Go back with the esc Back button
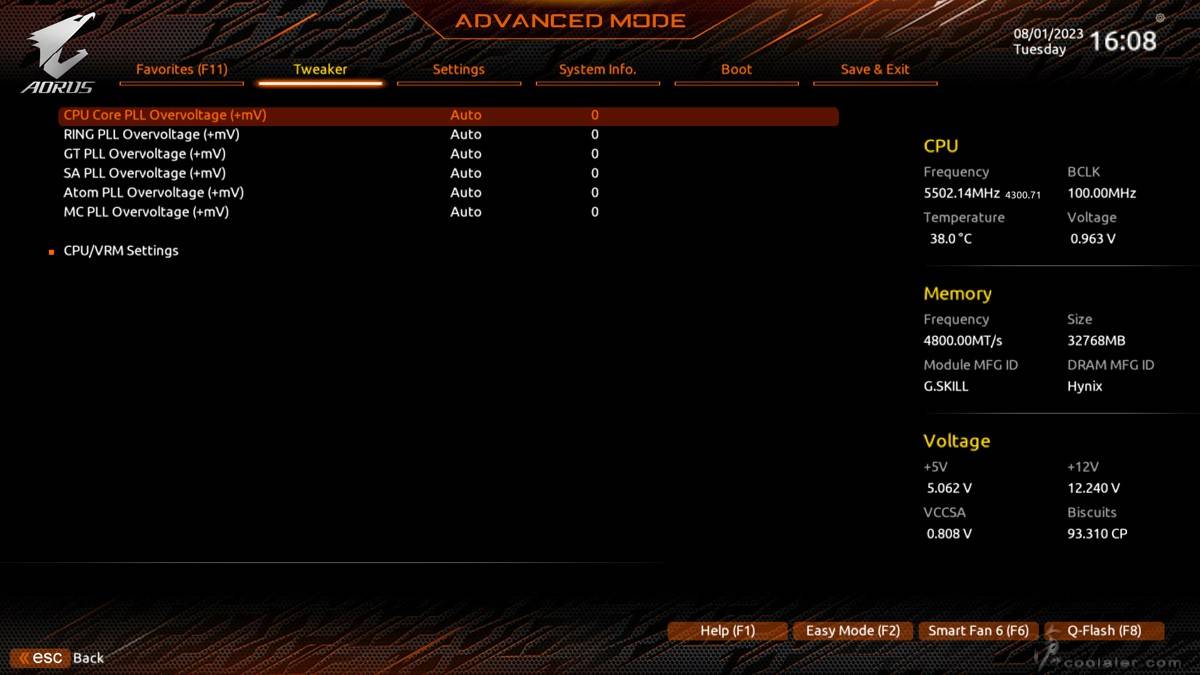This screenshot has height=675, width=1200. pos(60,658)
